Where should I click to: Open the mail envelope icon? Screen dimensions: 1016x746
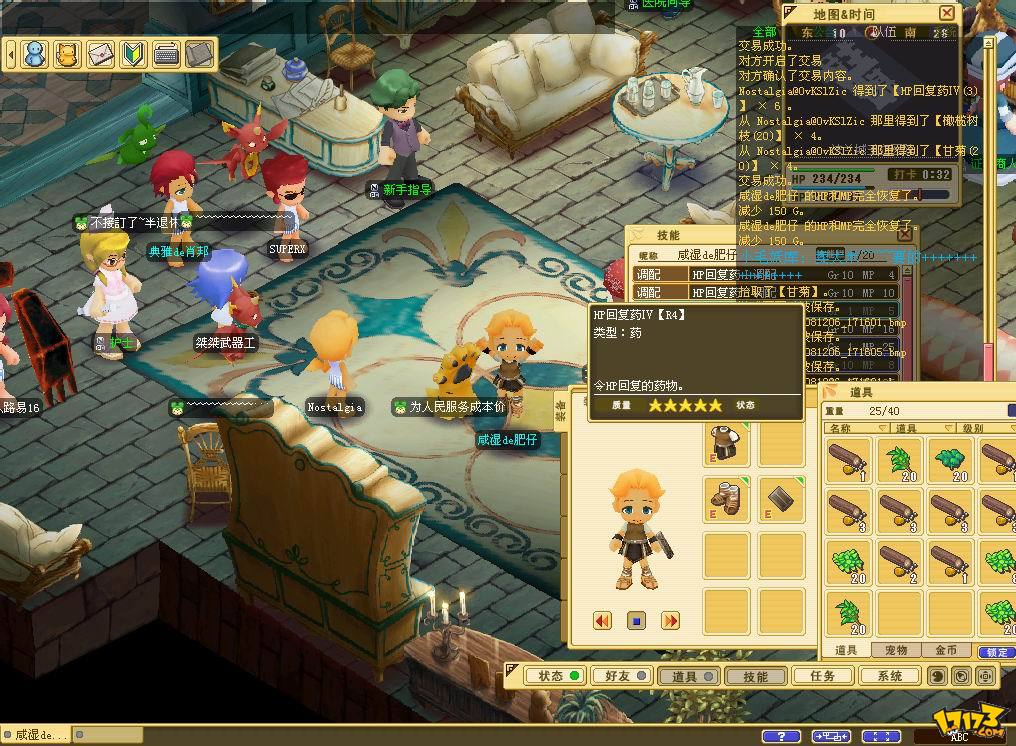click(x=101, y=52)
